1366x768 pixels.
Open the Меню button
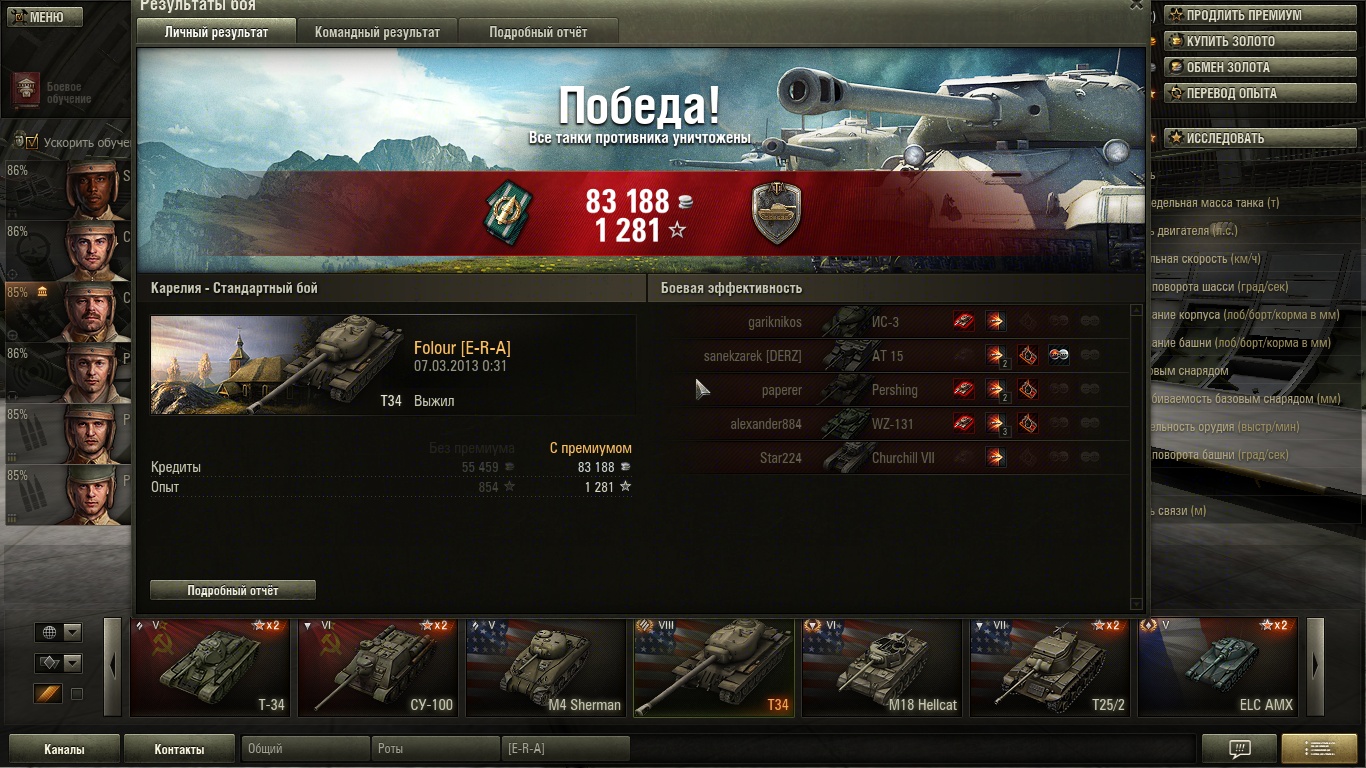41,17
